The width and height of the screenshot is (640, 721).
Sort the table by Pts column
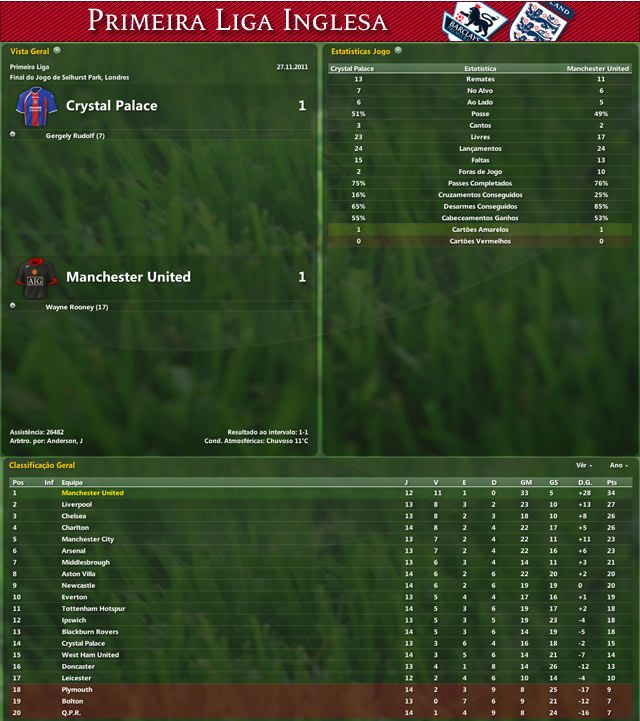coord(610,481)
